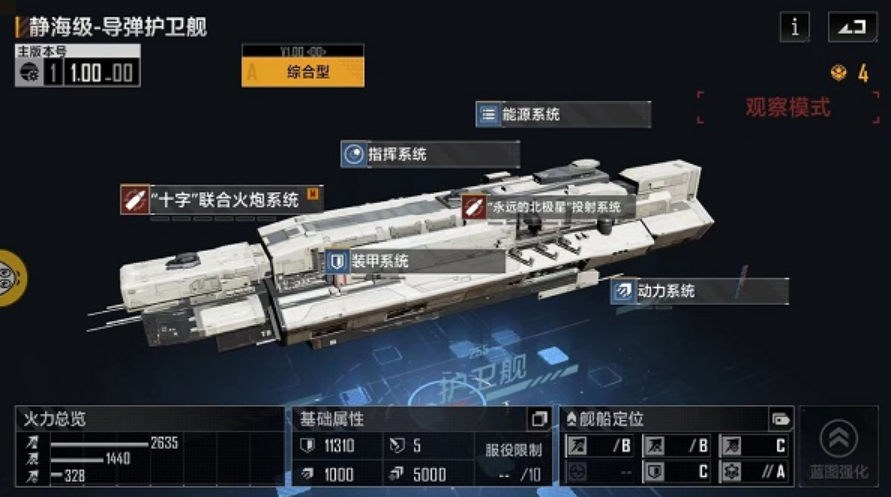Toggle the 舰船定位 panel corner icon
Screen dimensions: 891x497
780,419
